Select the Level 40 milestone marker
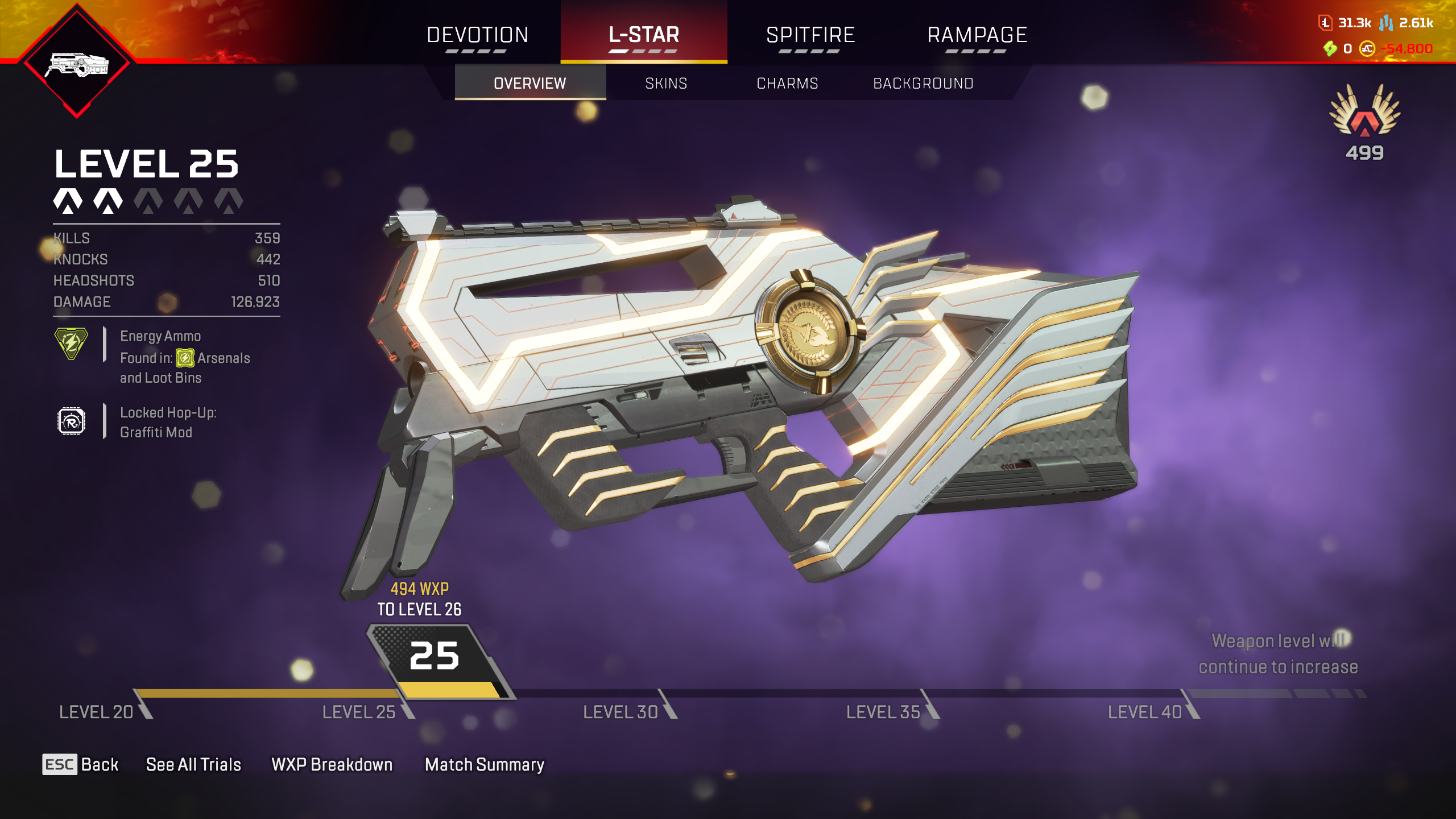 [1145, 712]
